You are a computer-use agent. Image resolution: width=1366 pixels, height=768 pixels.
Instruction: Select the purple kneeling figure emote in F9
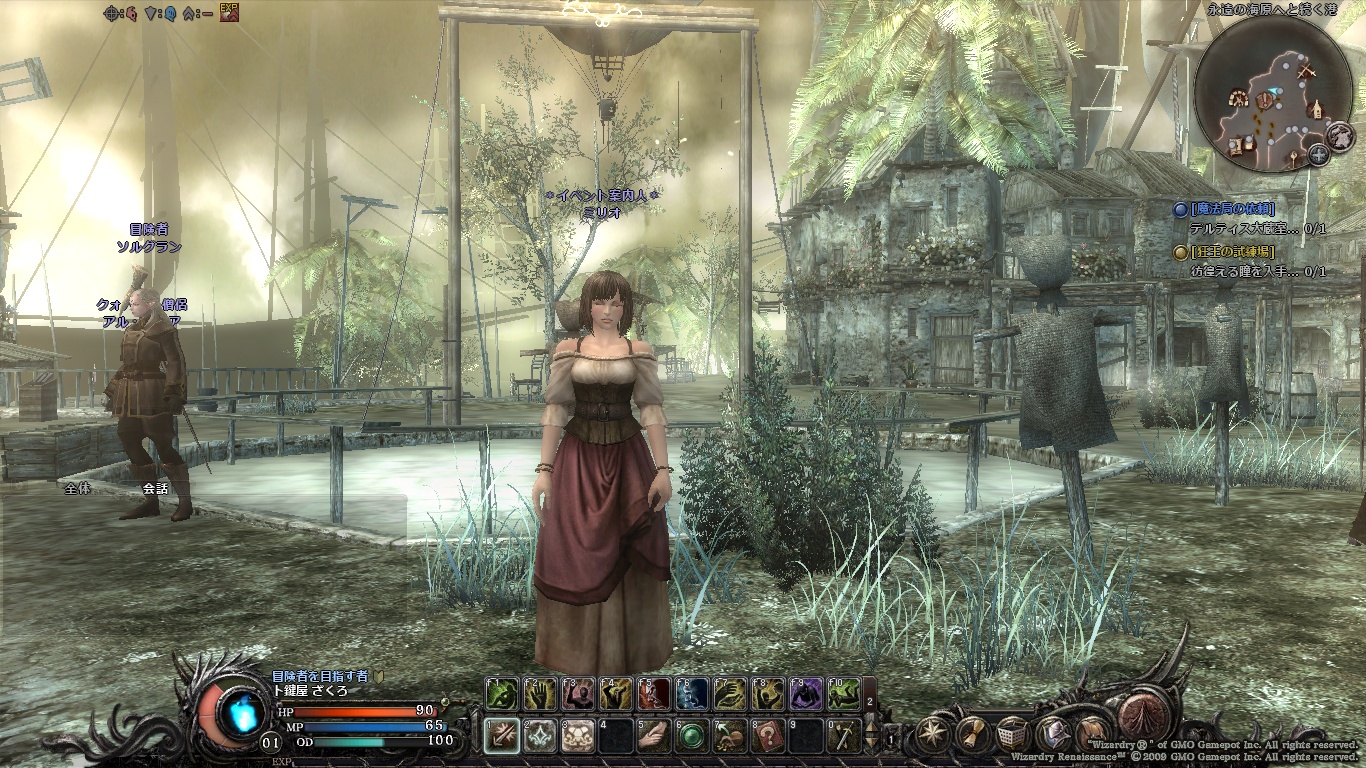(806, 694)
